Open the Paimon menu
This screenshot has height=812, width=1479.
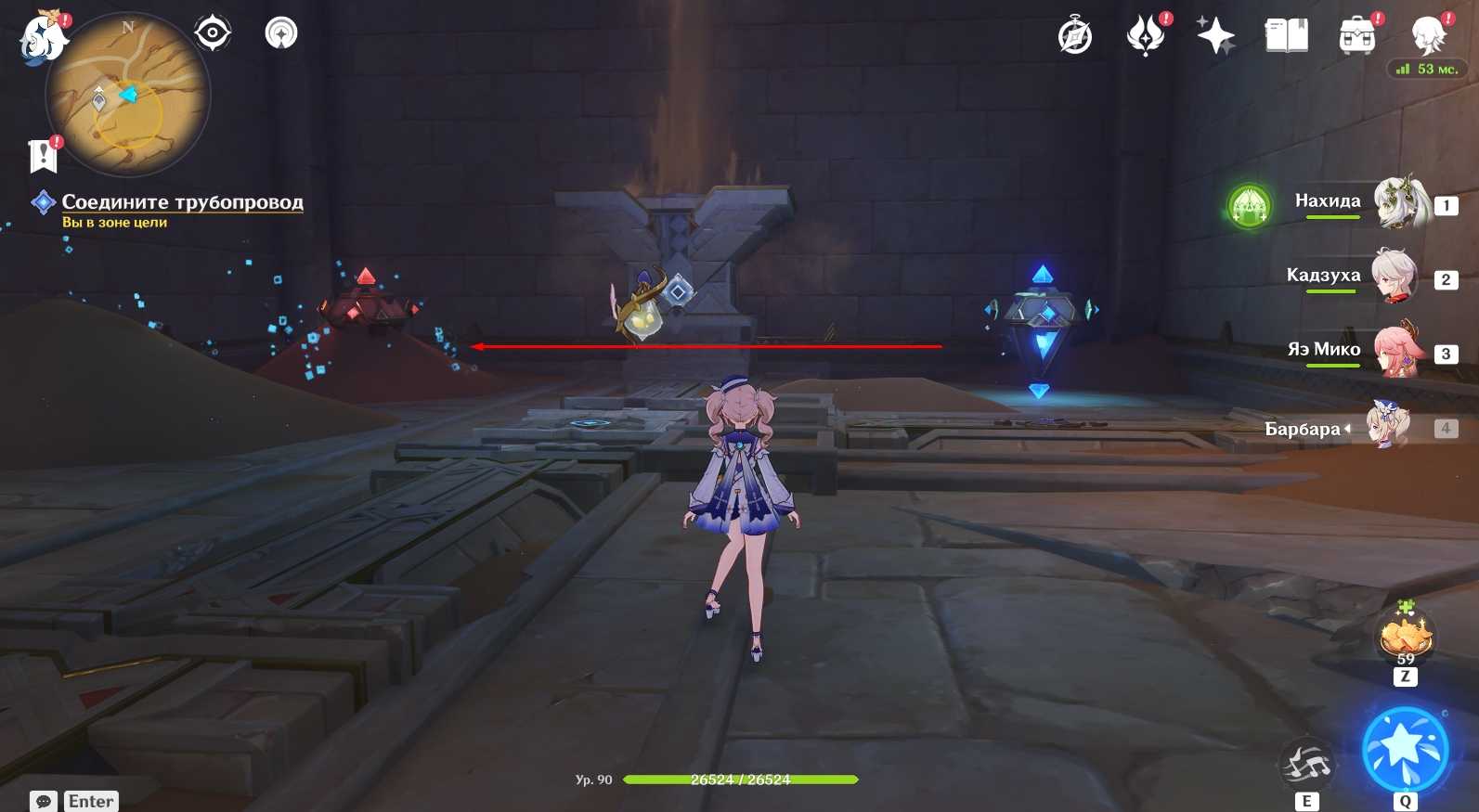[42, 39]
